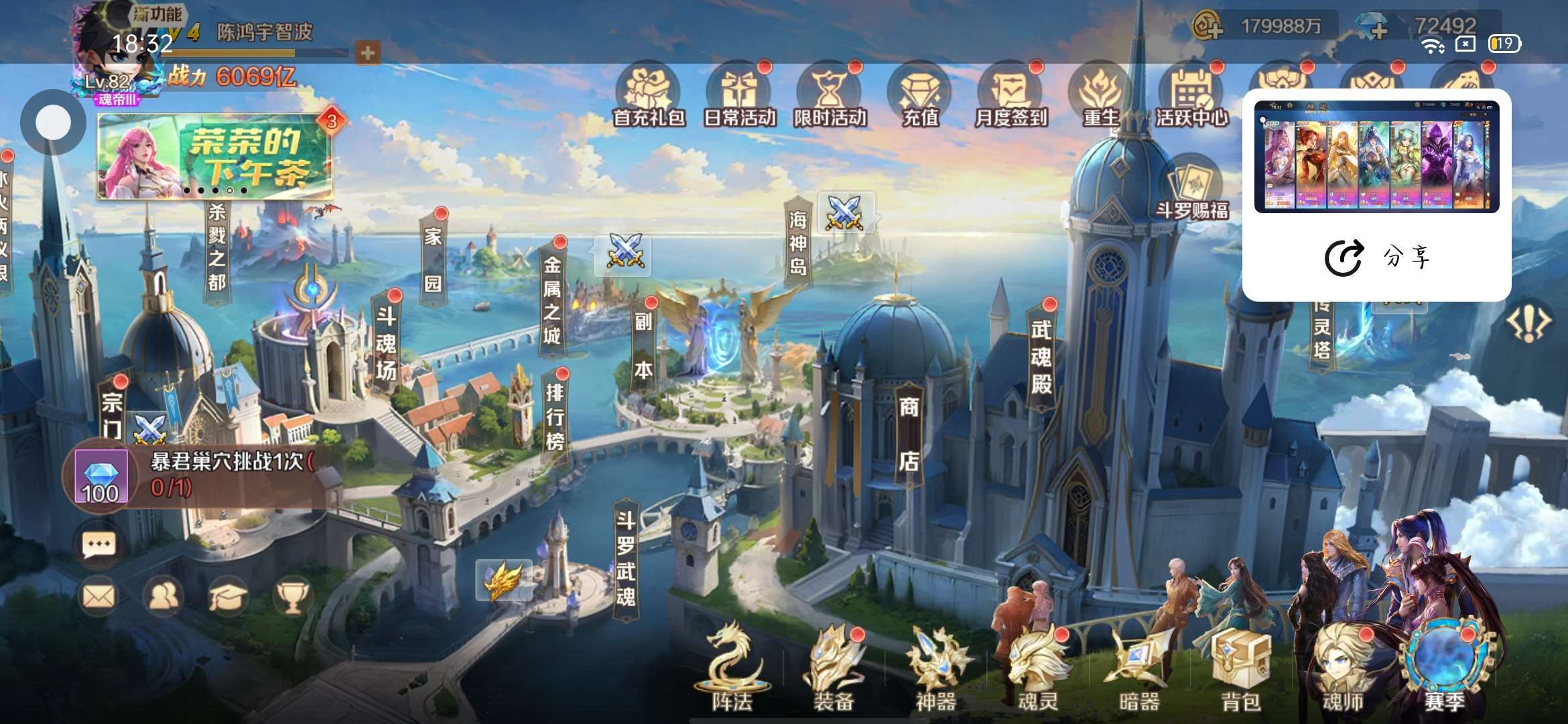Open the 赛季 season menu
Viewport: 1568px width, 724px height.
1445,669
